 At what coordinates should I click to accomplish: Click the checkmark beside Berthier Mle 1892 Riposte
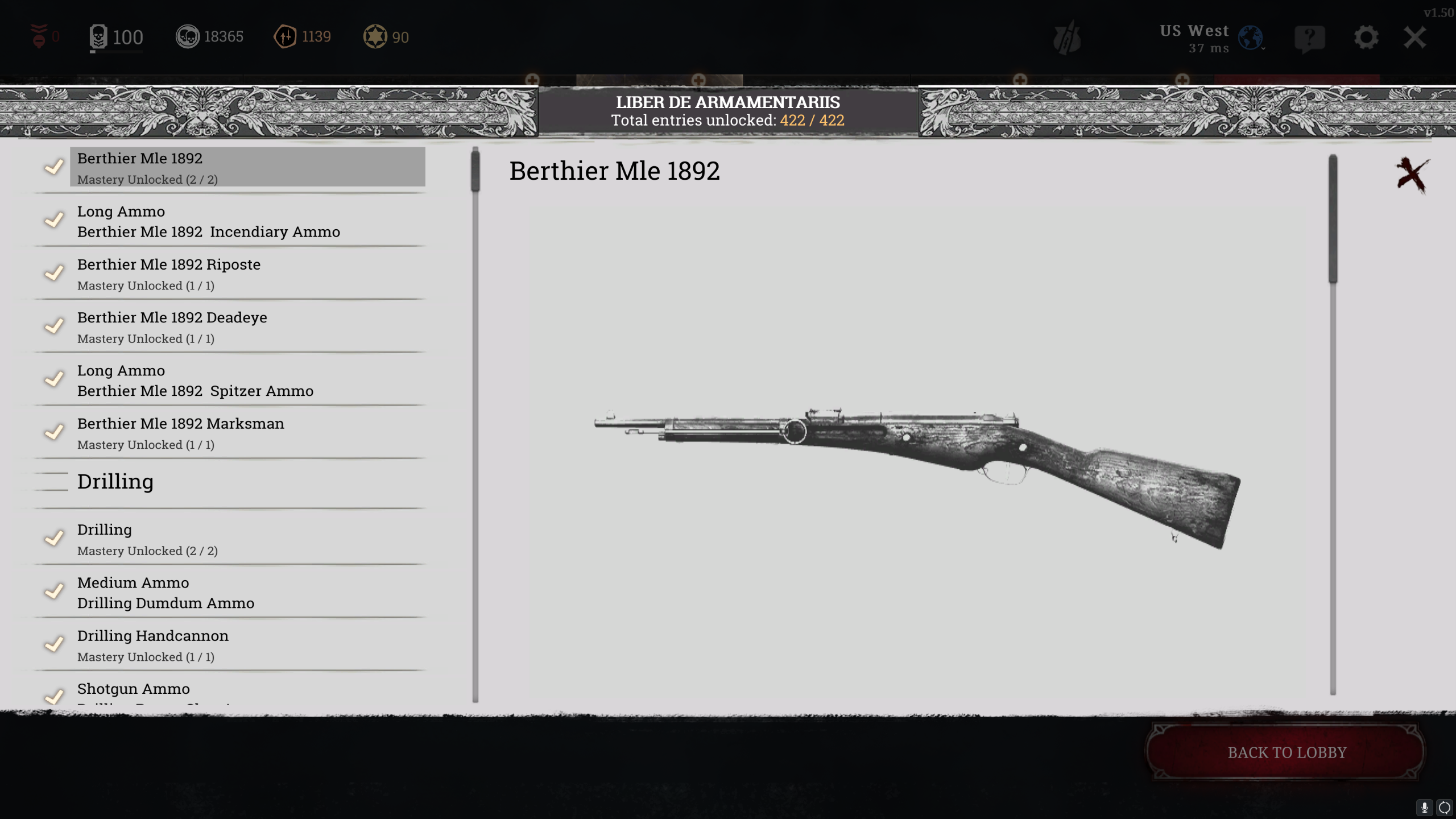(54, 274)
